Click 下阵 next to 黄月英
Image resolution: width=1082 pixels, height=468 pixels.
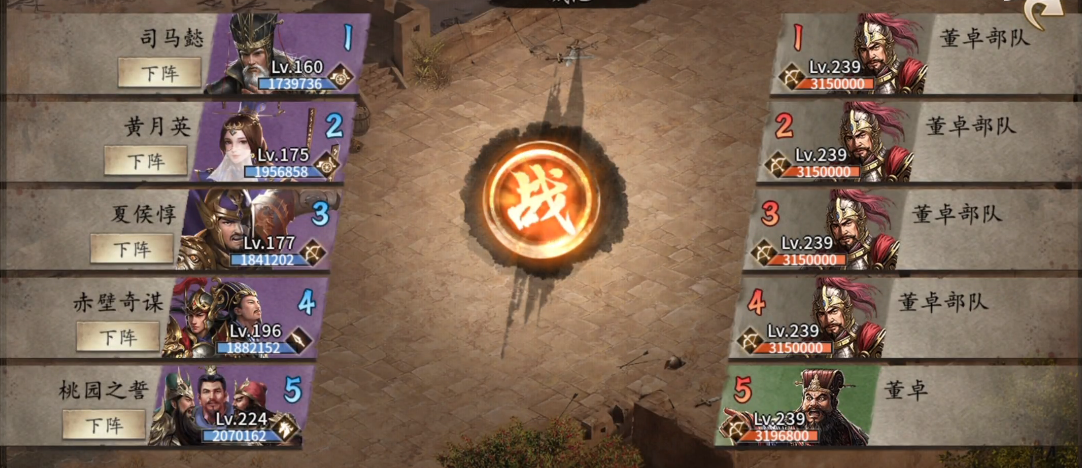[146, 160]
